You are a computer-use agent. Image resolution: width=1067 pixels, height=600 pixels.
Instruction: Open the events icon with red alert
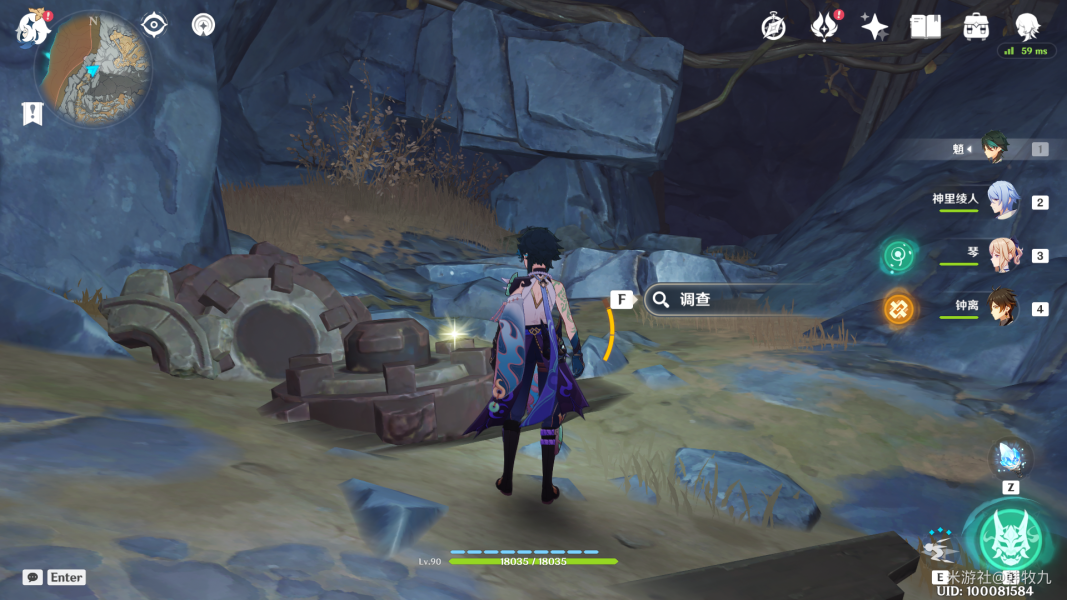[824, 27]
